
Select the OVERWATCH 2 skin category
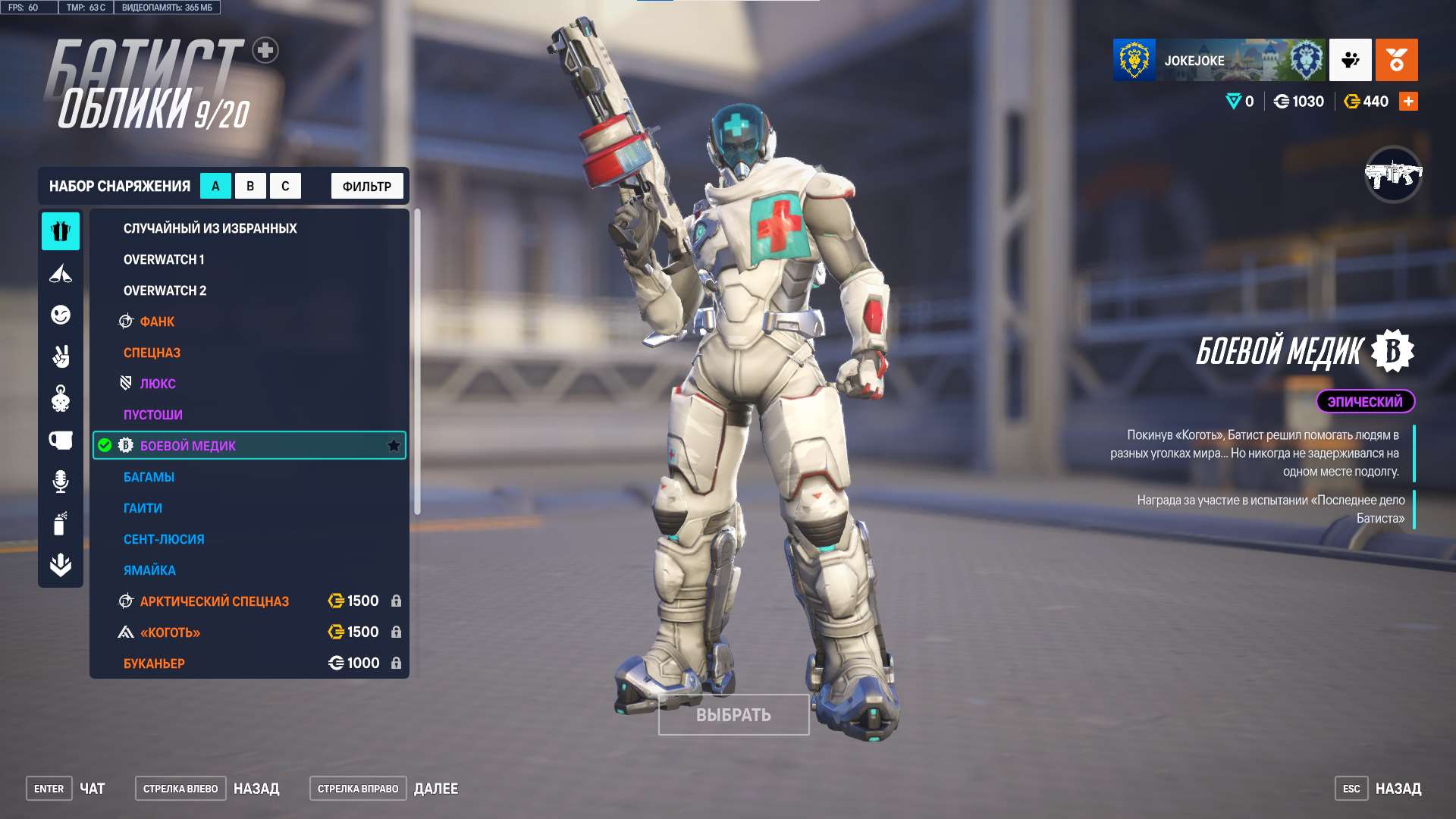pos(165,290)
